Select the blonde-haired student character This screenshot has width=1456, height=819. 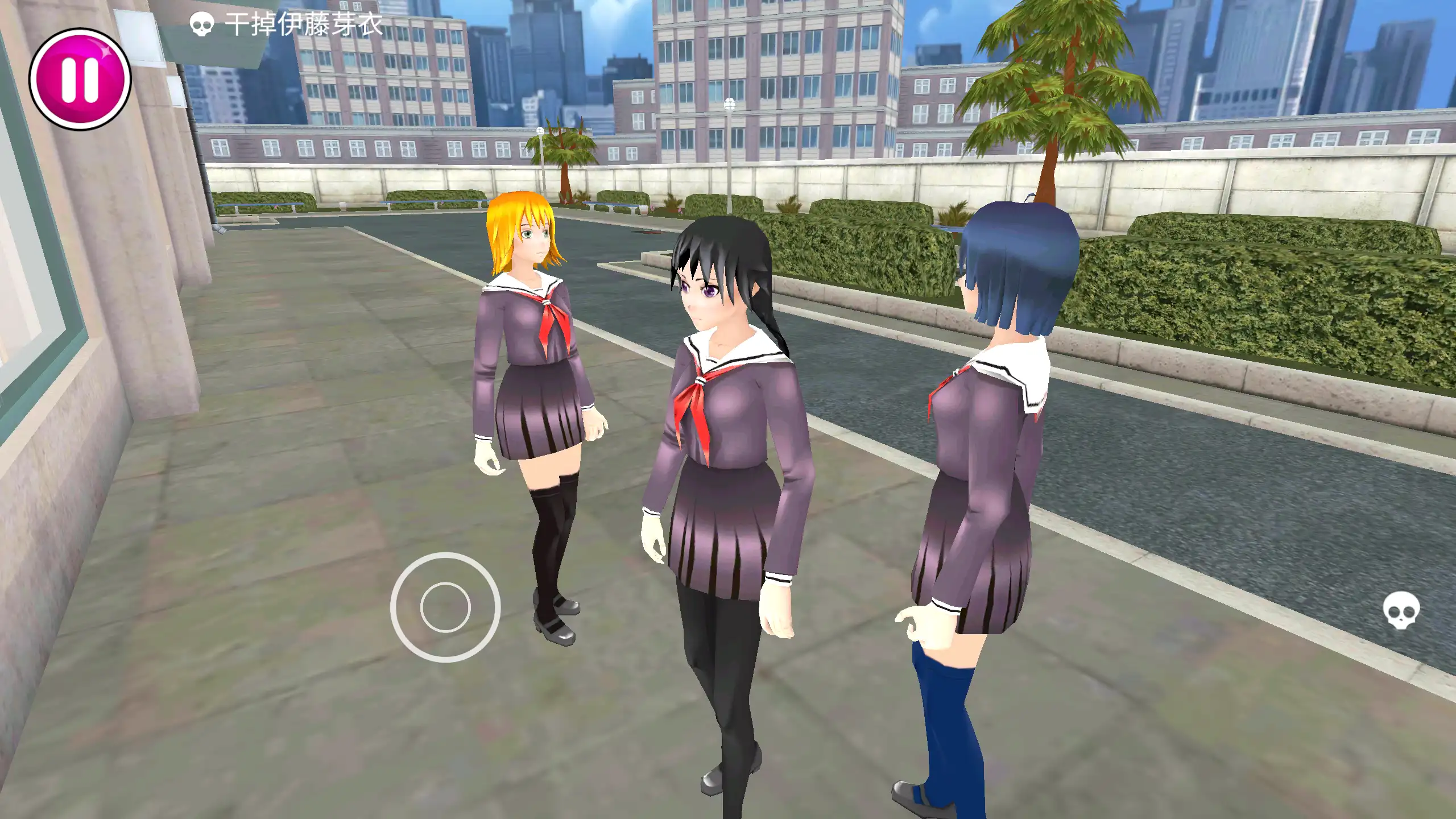[535, 398]
